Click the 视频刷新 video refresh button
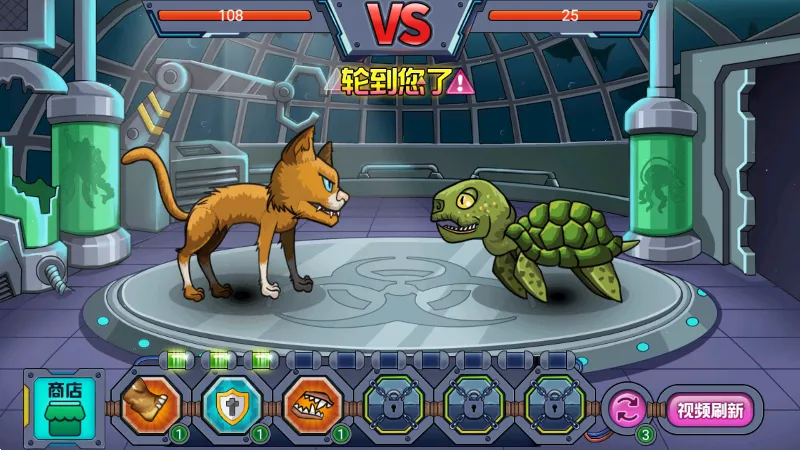800x450 pixels. point(710,410)
